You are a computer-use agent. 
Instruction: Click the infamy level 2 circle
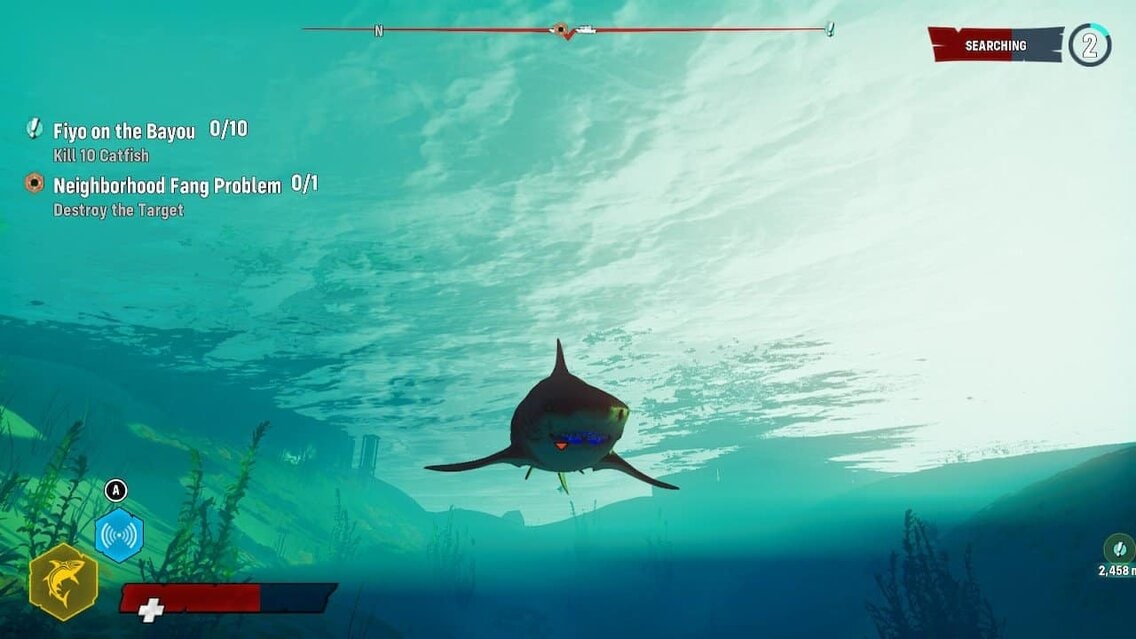point(1089,45)
